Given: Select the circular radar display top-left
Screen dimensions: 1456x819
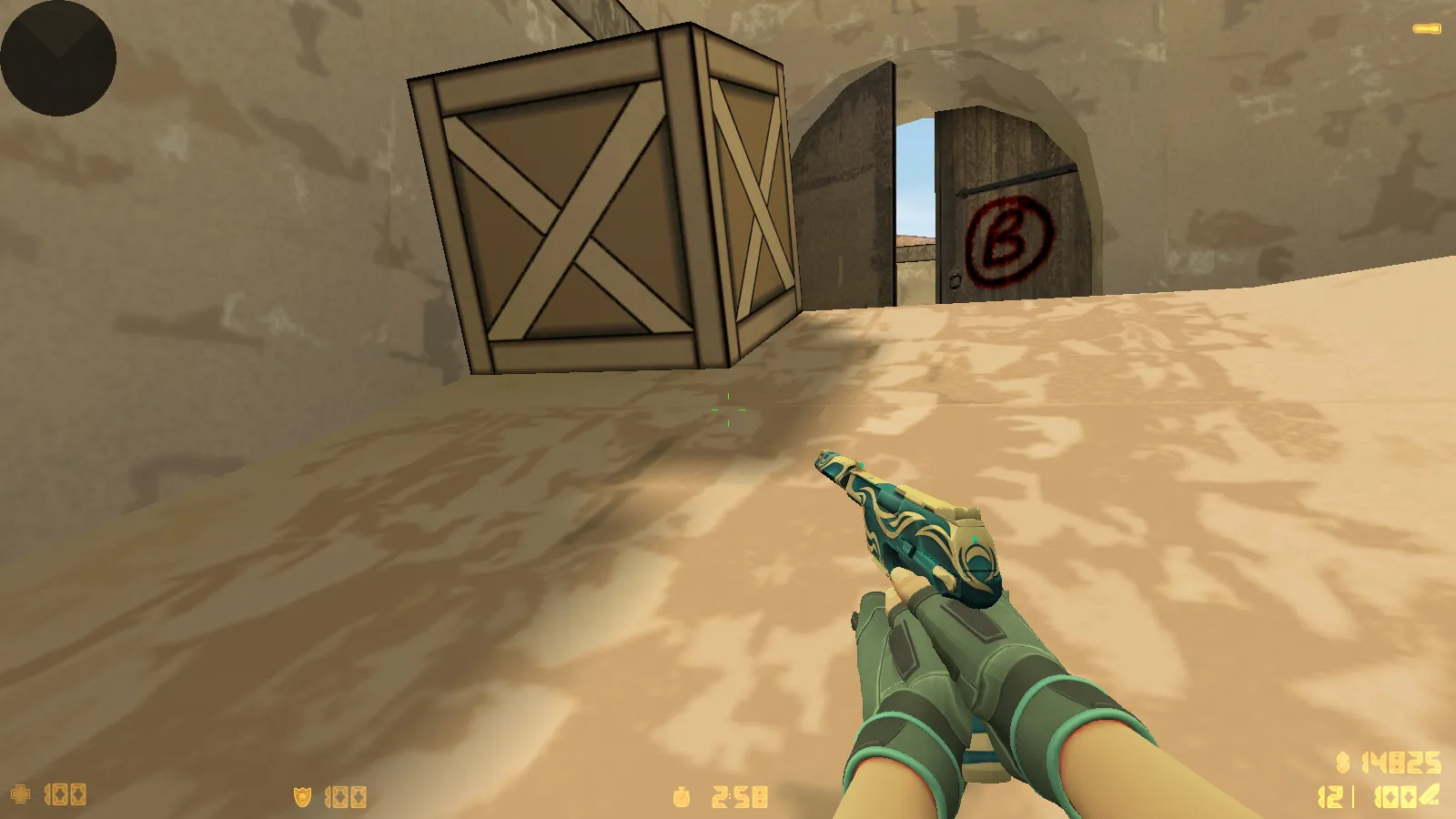Looking at the screenshot, I should (56, 59).
